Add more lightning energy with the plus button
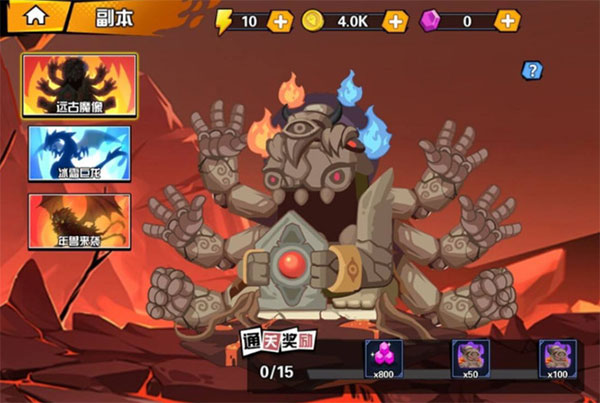 coord(280,21)
